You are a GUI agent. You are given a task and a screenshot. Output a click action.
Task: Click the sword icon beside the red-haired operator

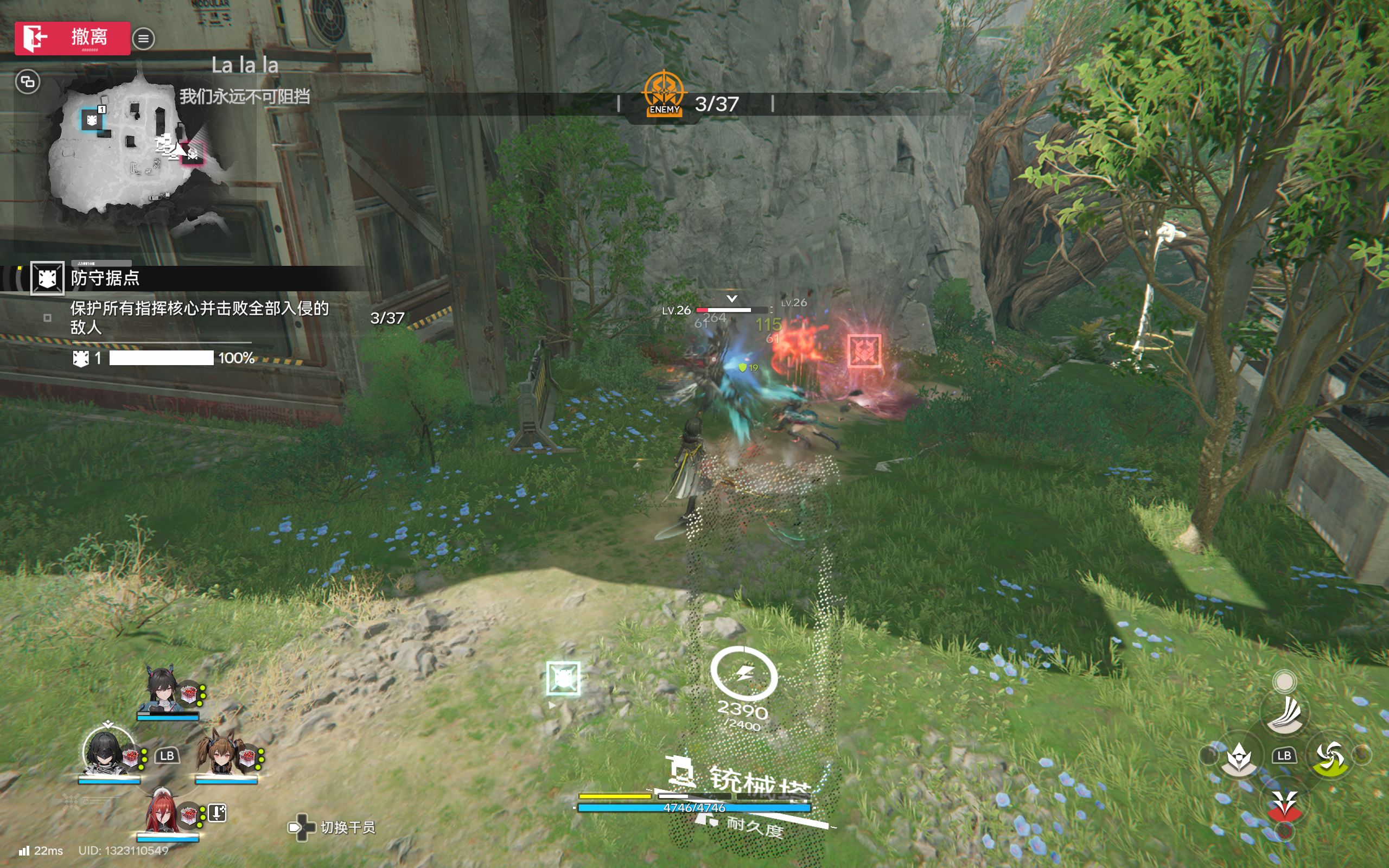[x=217, y=813]
